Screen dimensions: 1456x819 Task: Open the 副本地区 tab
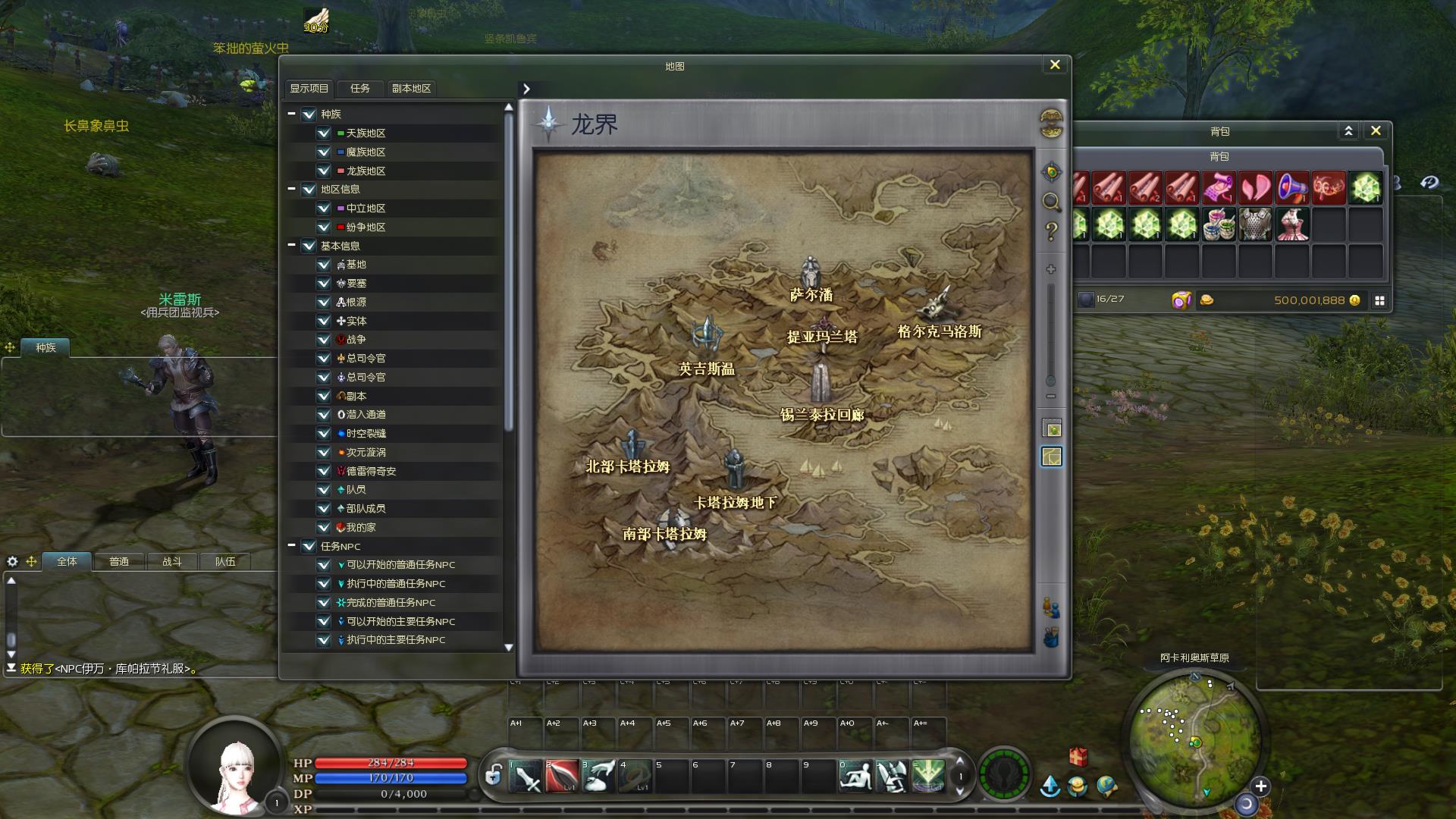point(411,89)
